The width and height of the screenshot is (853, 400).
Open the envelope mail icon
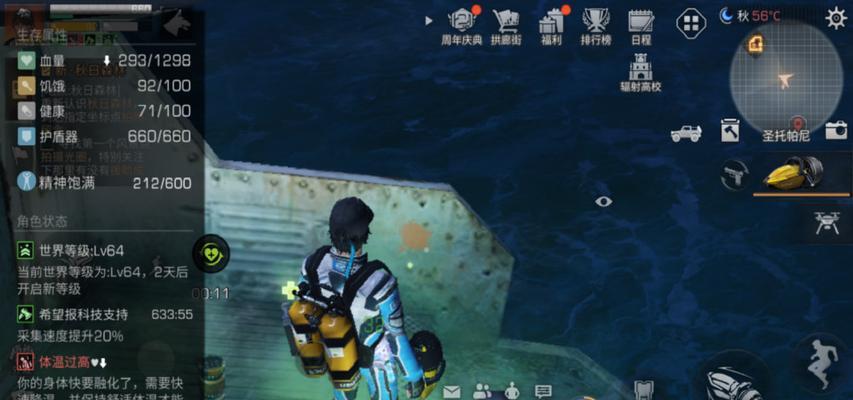[x=452, y=390]
